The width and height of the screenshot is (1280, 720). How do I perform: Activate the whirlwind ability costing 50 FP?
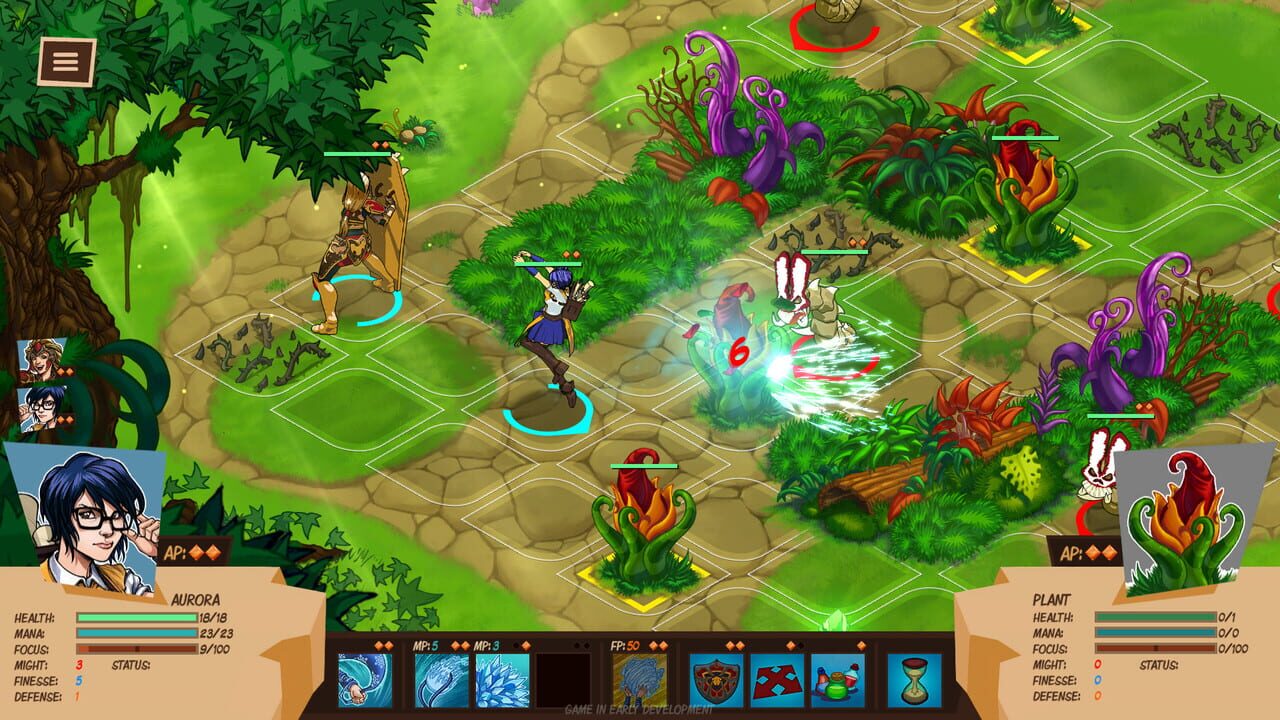tap(640, 678)
